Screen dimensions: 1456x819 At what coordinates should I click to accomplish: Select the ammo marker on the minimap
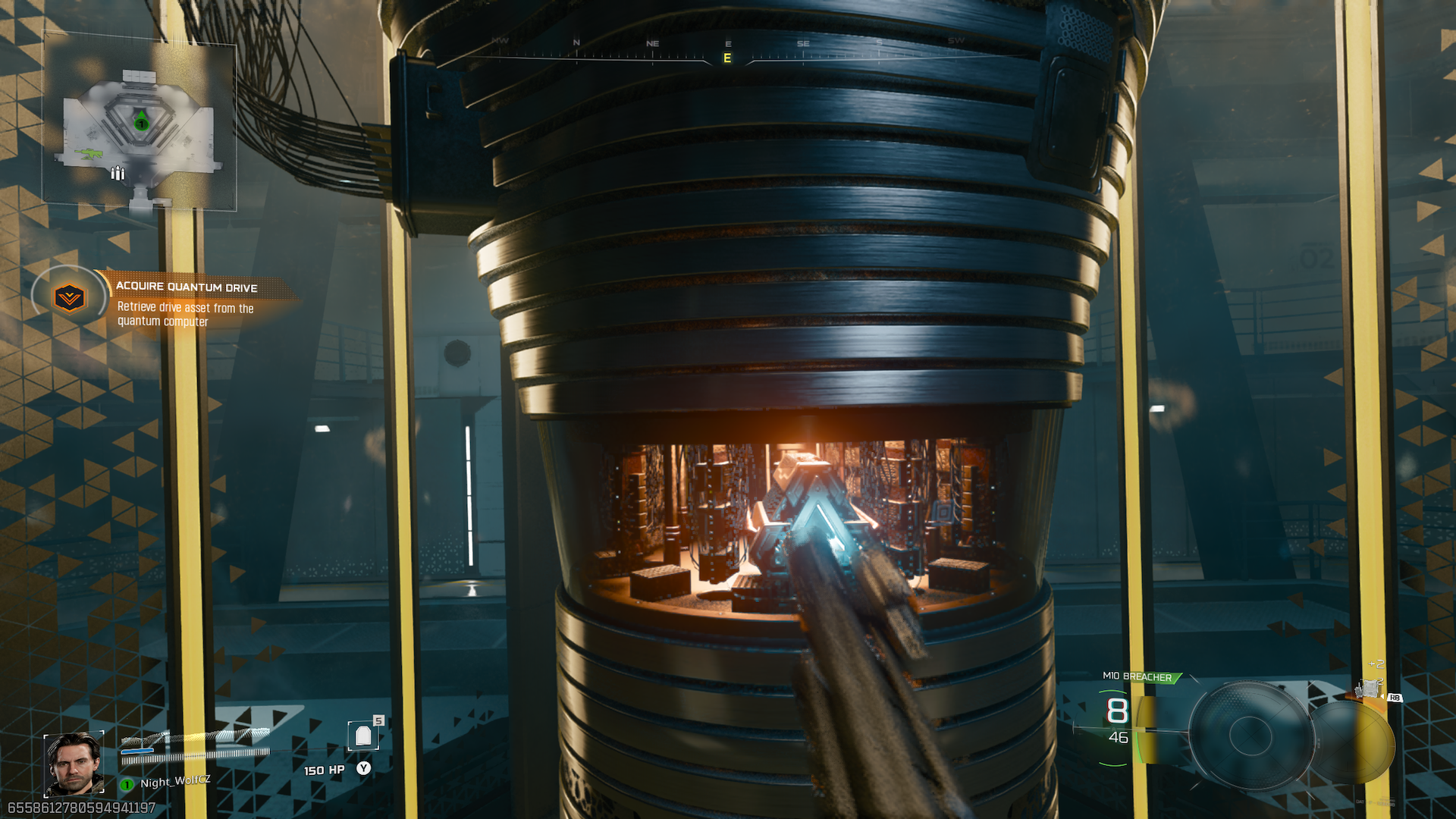[x=118, y=174]
